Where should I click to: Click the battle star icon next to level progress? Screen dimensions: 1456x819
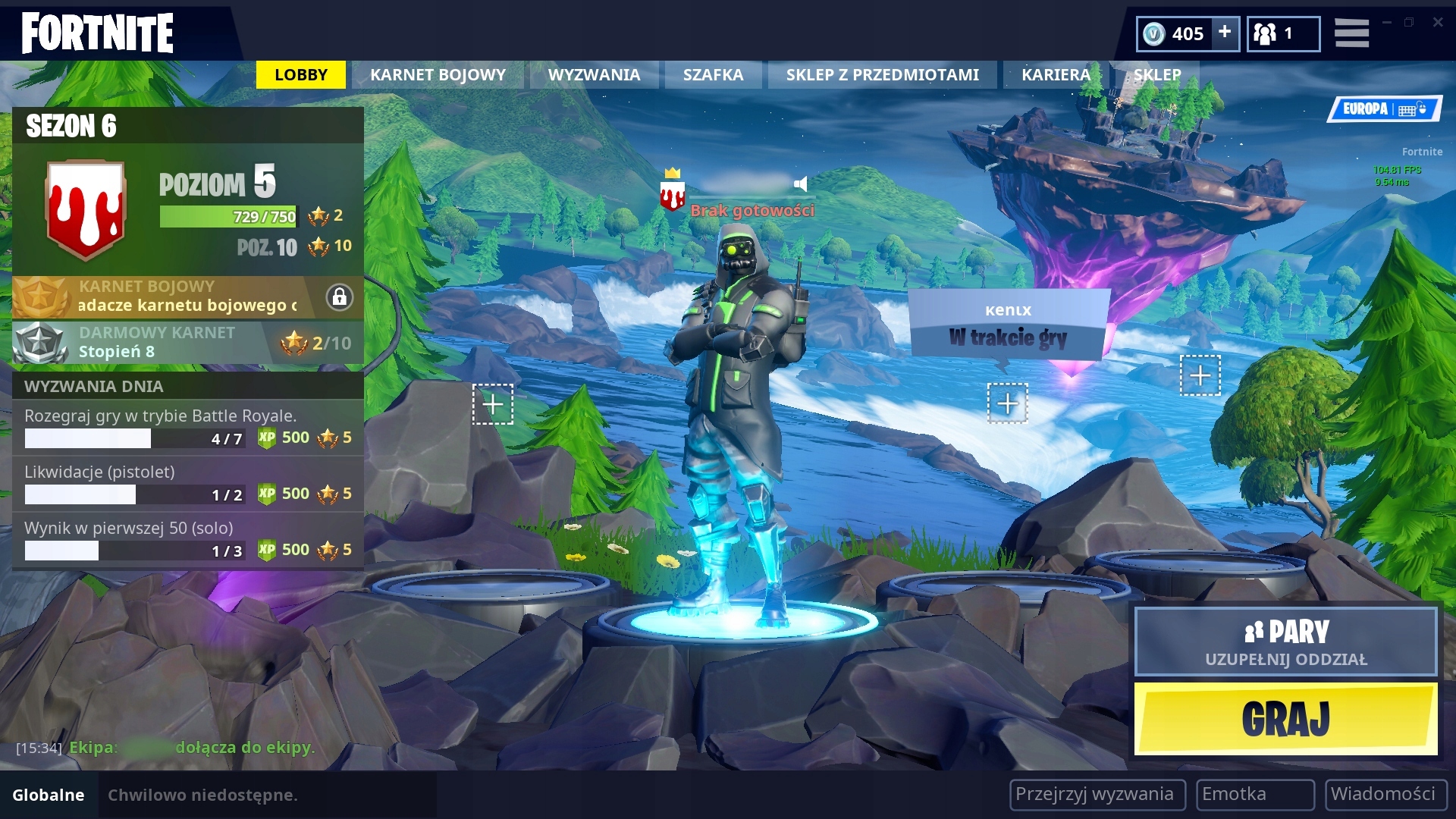[318, 216]
